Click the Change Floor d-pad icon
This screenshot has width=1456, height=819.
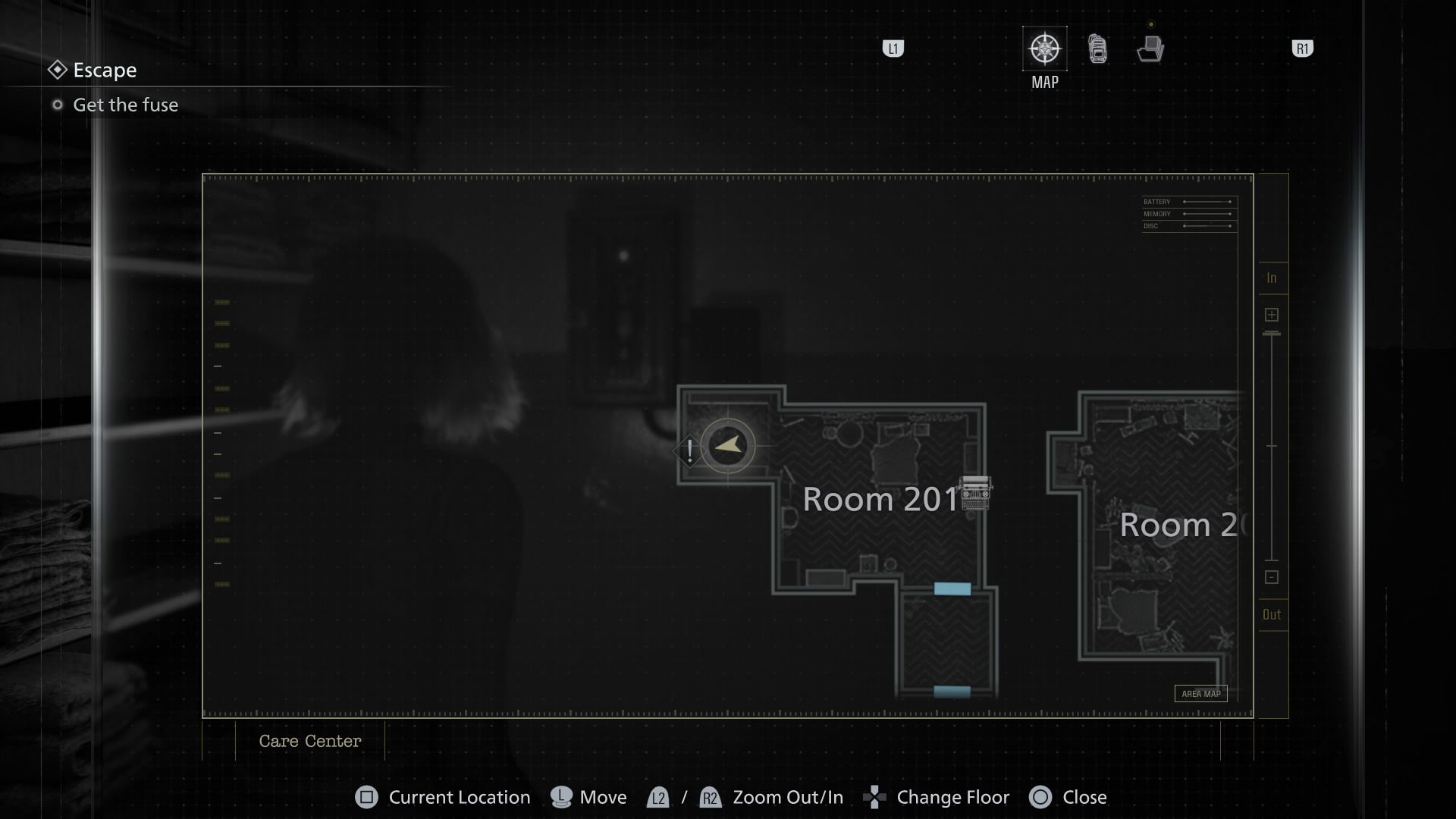tap(876, 797)
